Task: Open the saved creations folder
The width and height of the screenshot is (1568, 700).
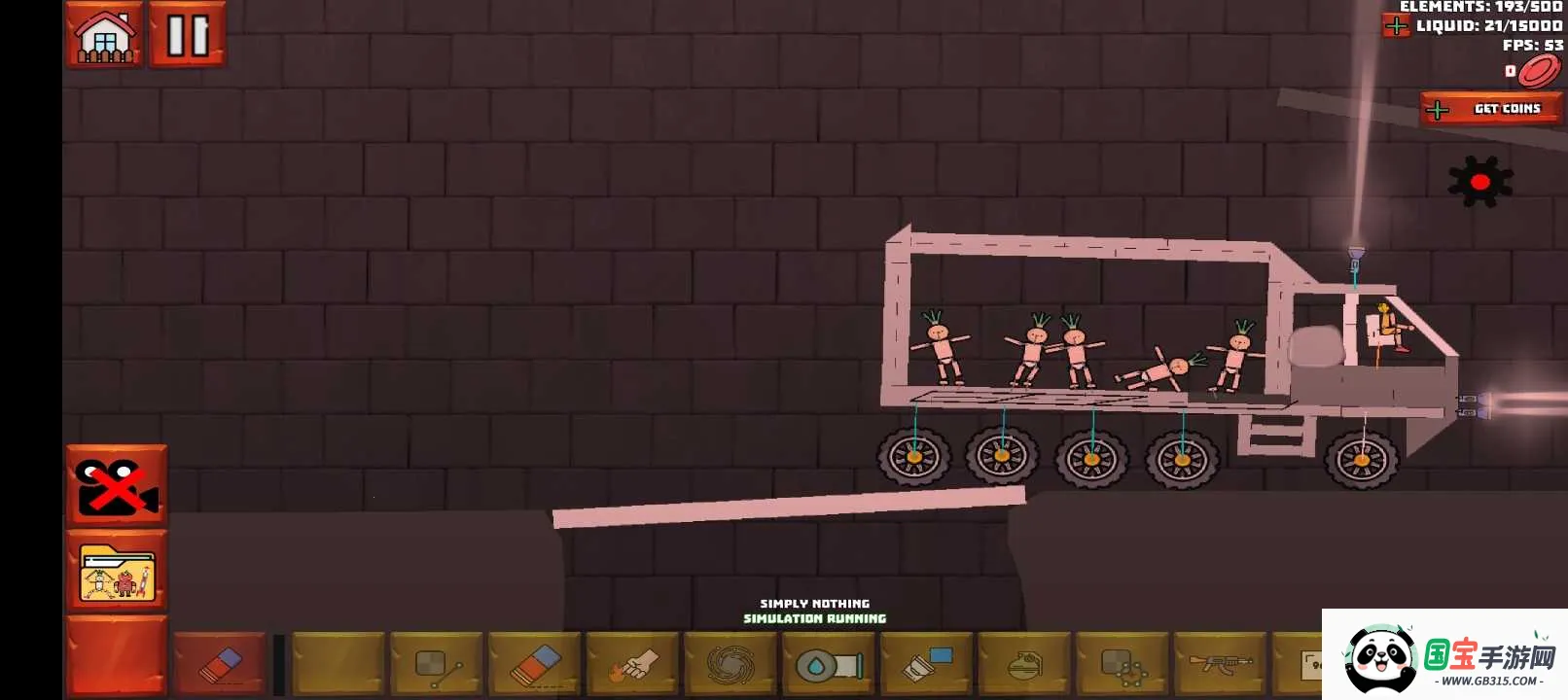Action: (x=117, y=572)
